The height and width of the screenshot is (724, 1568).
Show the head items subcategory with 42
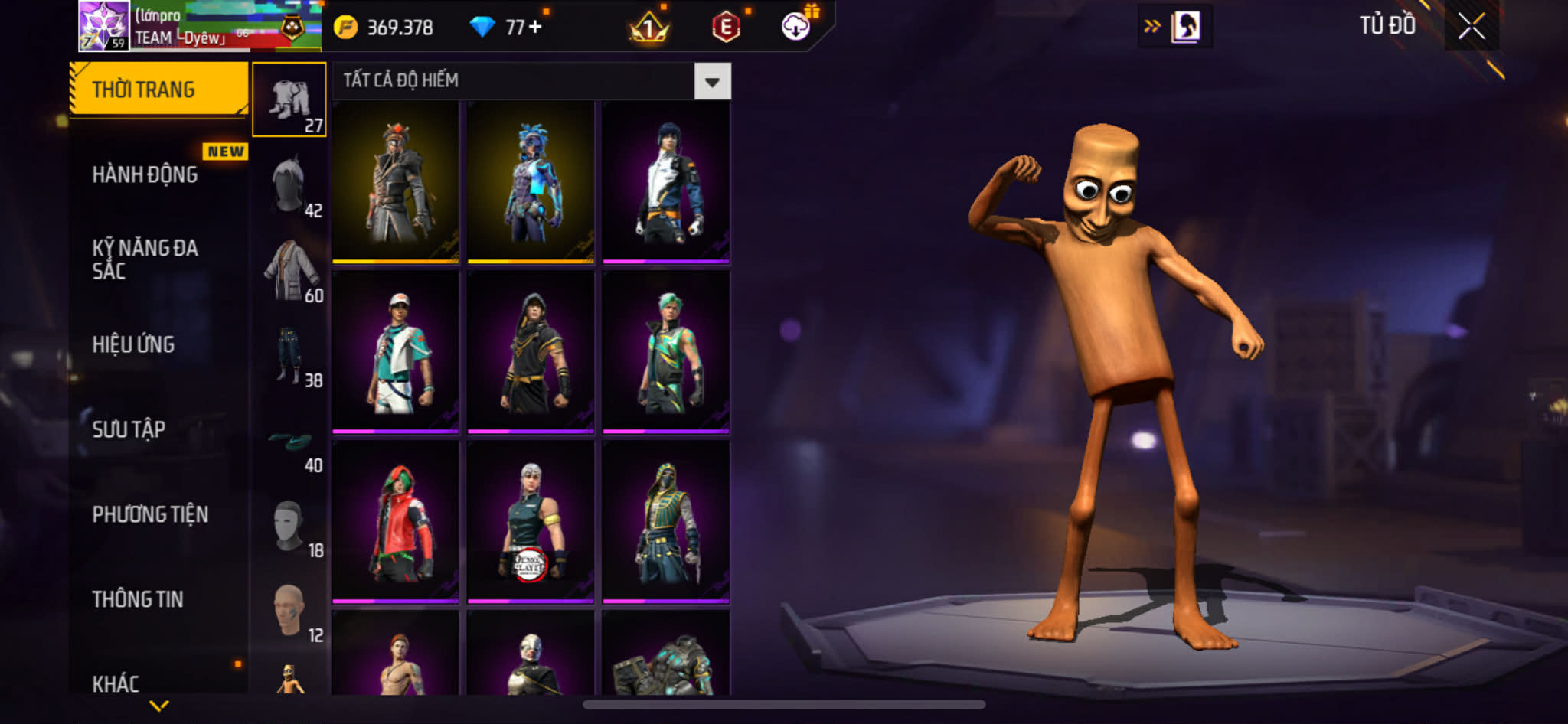pyautogui.click(x=289, y=185)
